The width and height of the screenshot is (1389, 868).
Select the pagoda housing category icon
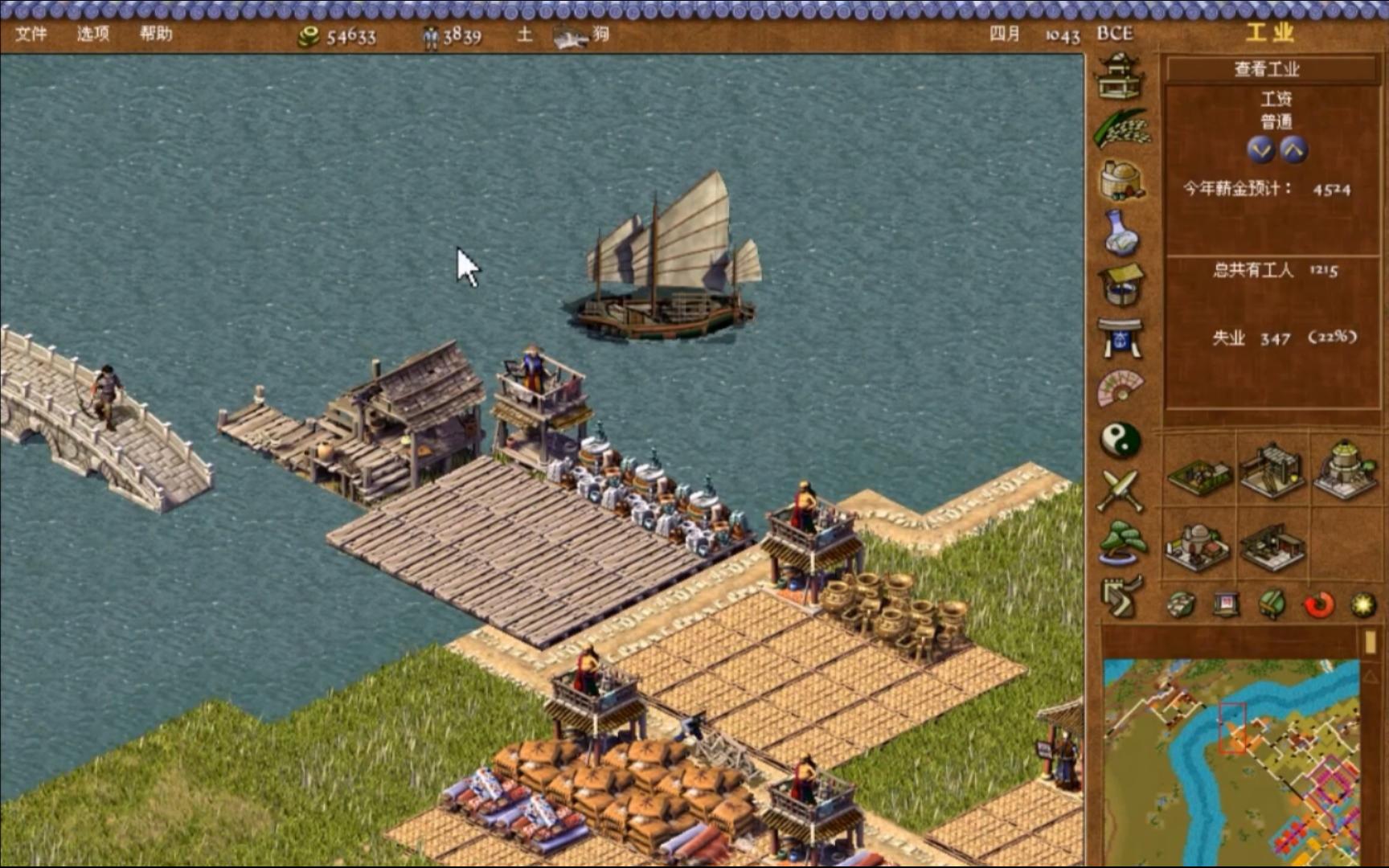pos(1121,76)
